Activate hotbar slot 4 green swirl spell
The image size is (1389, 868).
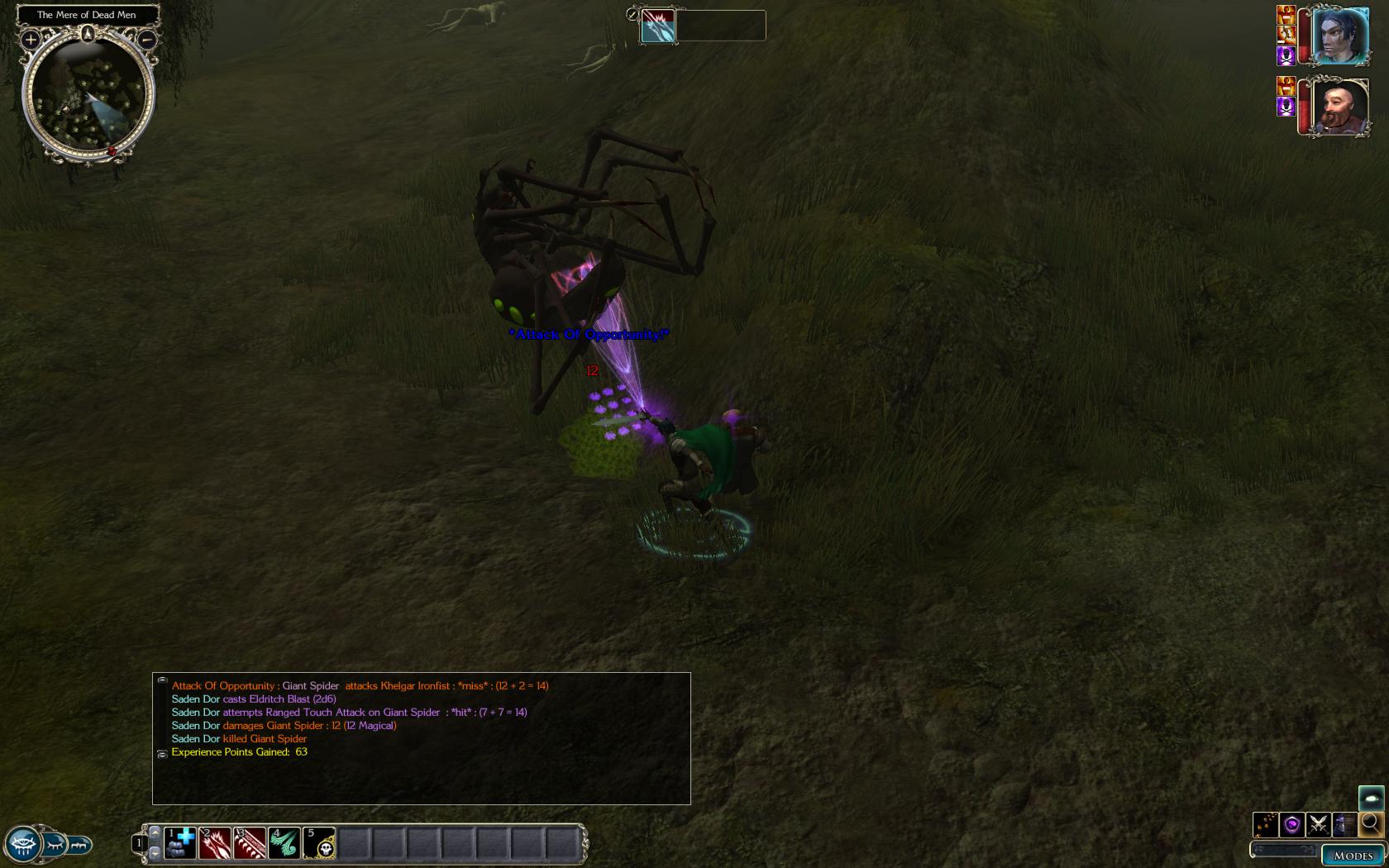click(x=284, y=843)
